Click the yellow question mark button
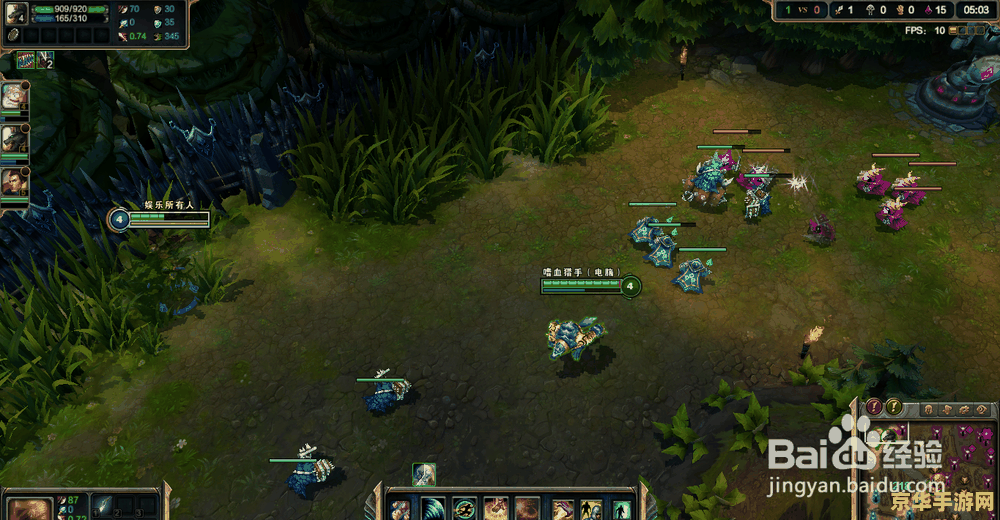Screen dimensions: 1000x520 tap(894, 407)
